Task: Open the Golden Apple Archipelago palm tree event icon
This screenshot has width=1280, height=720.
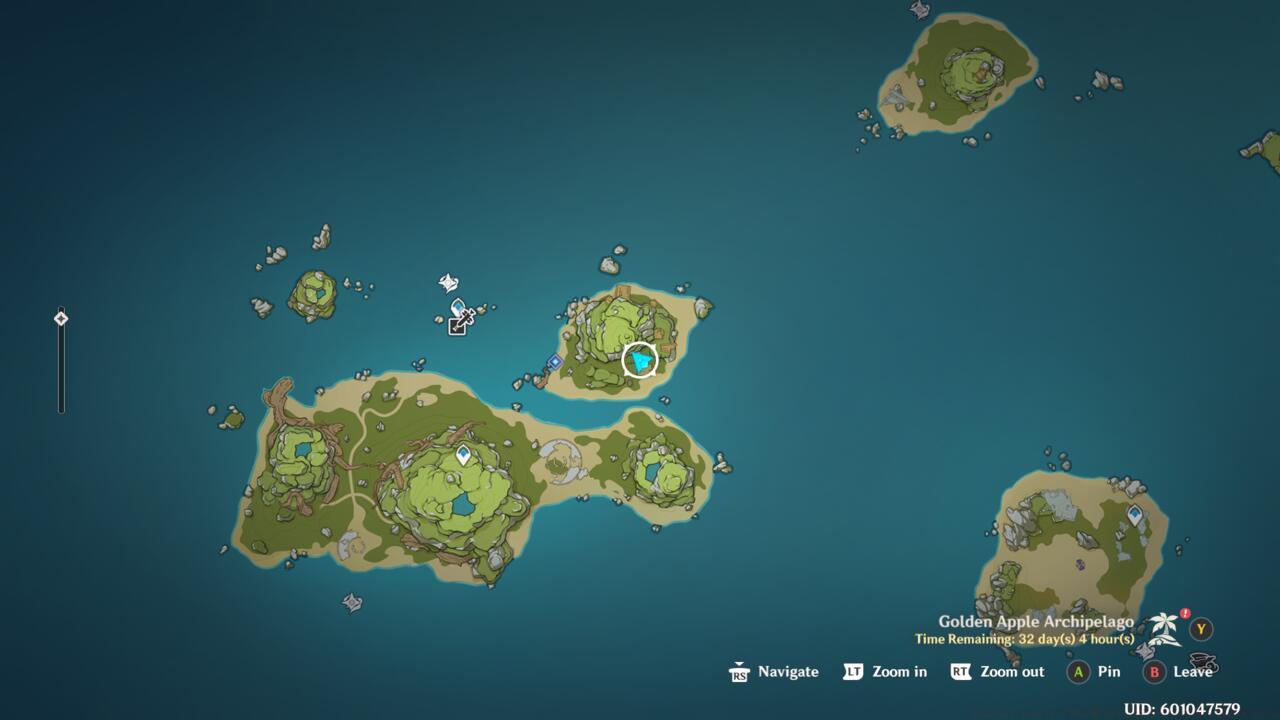Action: coord(1165,628)
